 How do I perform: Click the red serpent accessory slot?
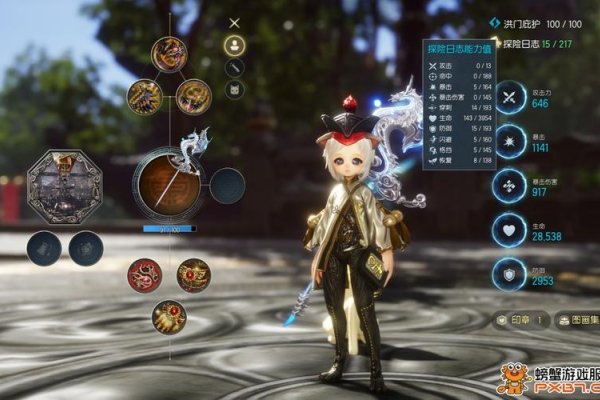[143, 274]
